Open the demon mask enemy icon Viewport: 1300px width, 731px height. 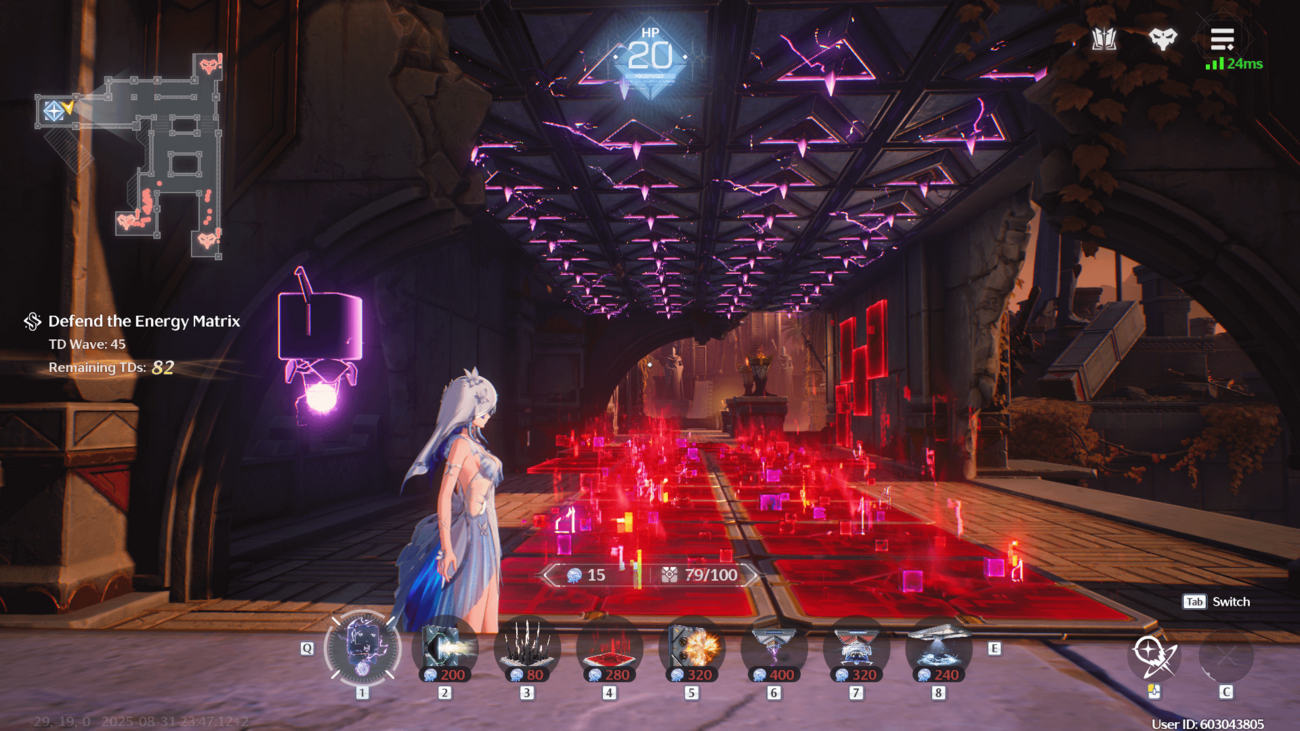point(1162,40)
